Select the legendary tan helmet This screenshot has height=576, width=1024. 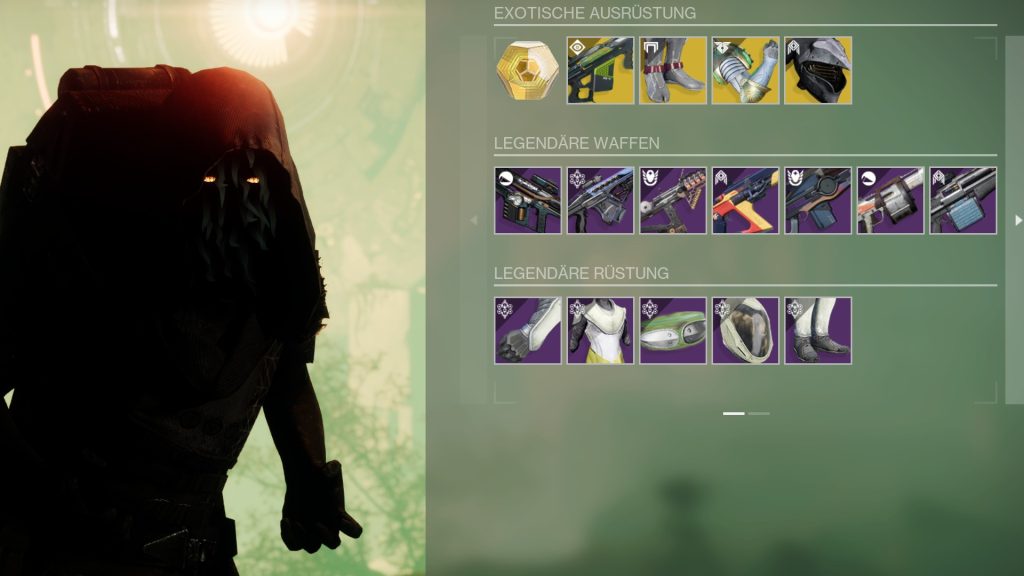point(745,330)
